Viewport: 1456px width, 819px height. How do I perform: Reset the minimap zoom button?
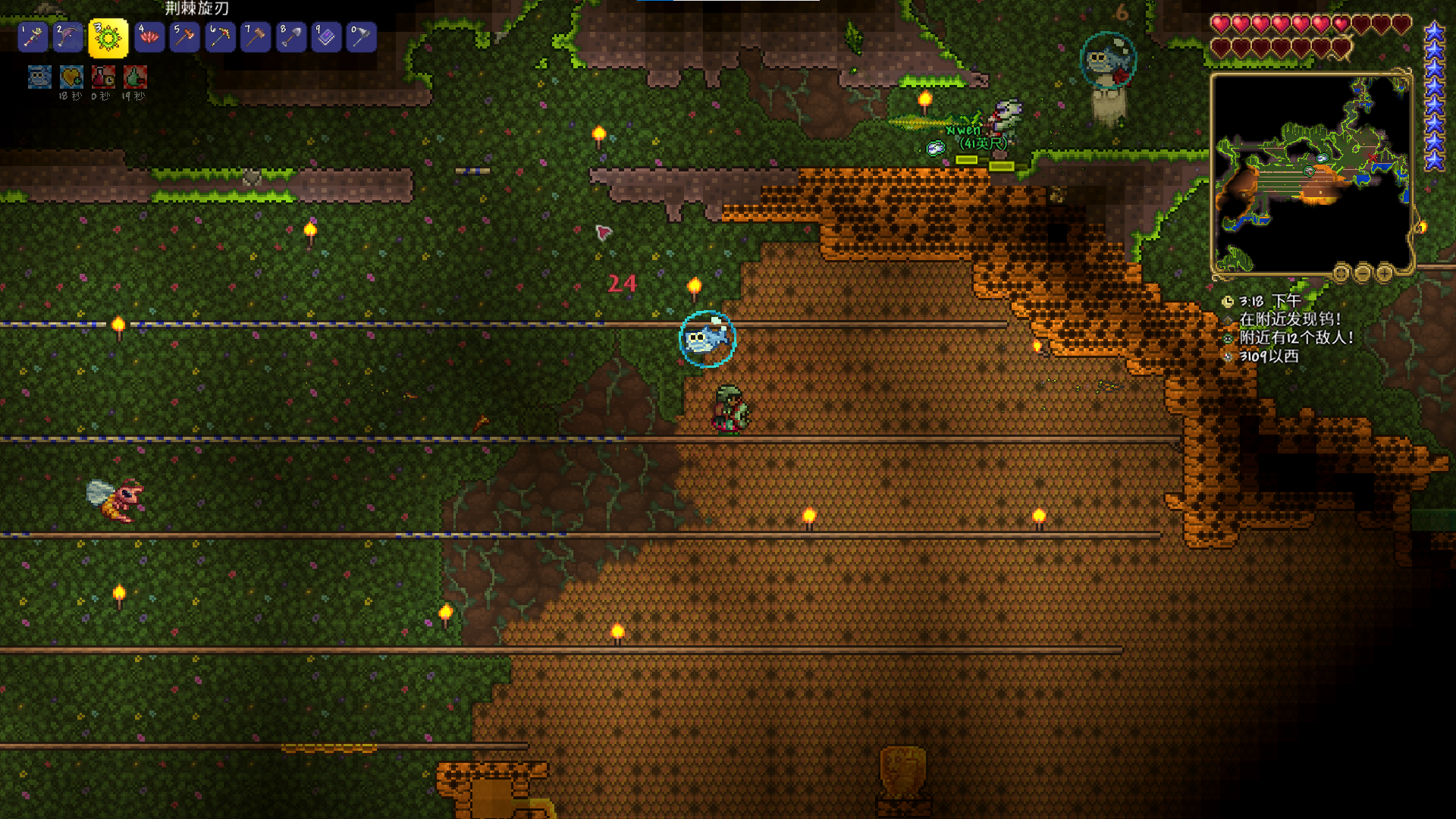pos(1341,272)
